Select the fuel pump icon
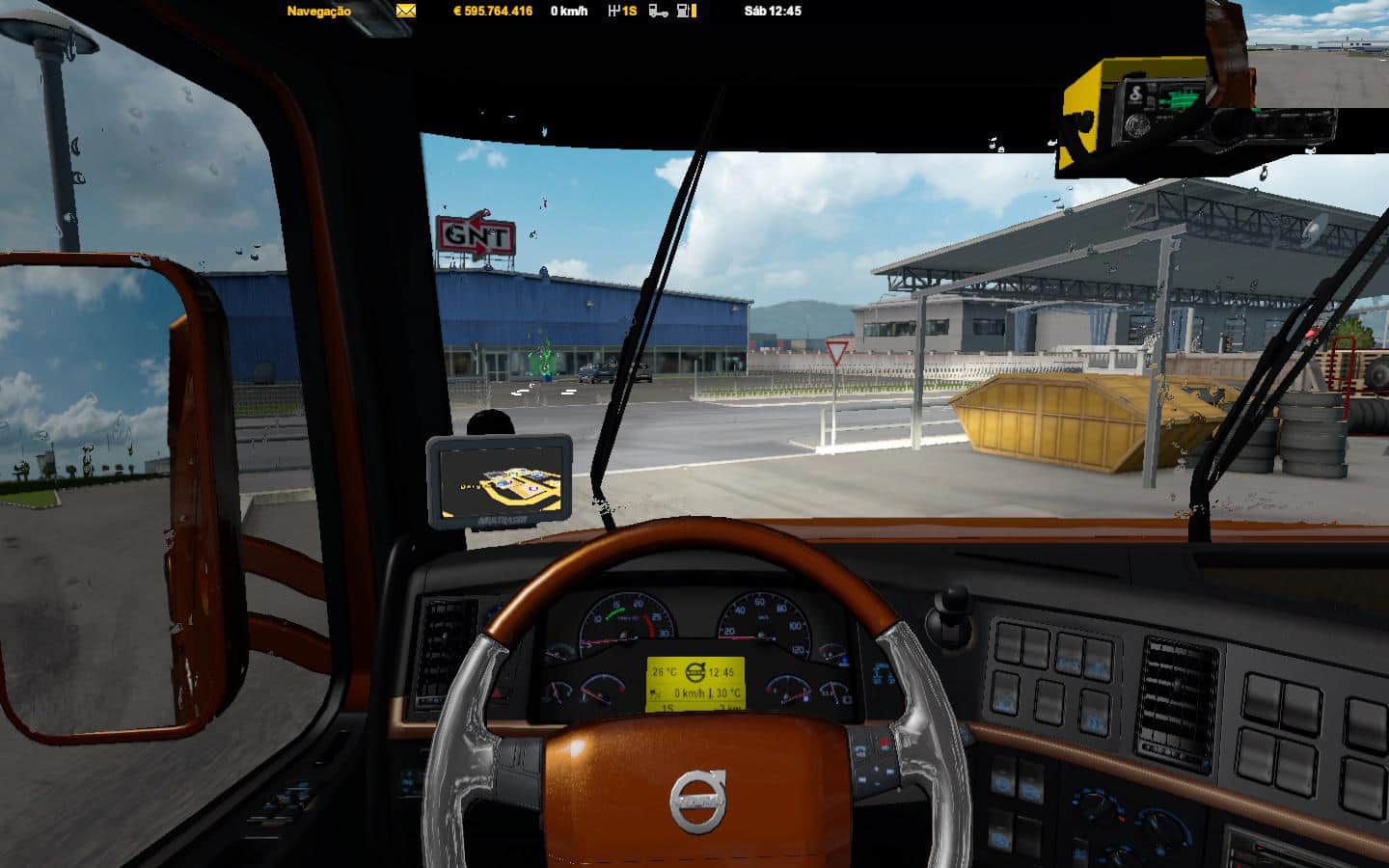This screenshot has width=1389, height=868. coord(684,12)
